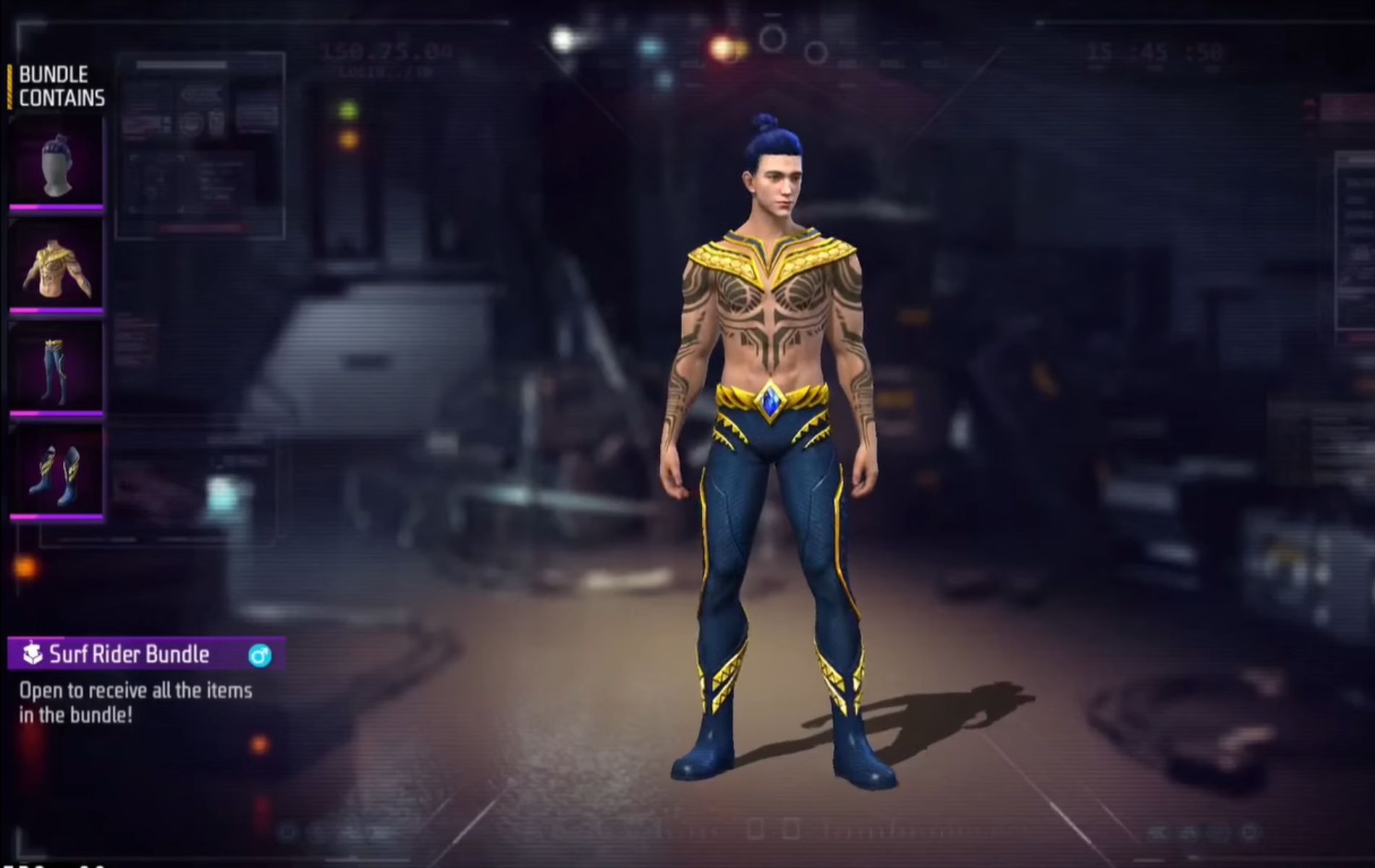Image resolution: width=1375 pixels, height=868 pixels.
Task: Tap the male gender icon on banner
Action: click(260, 655)
